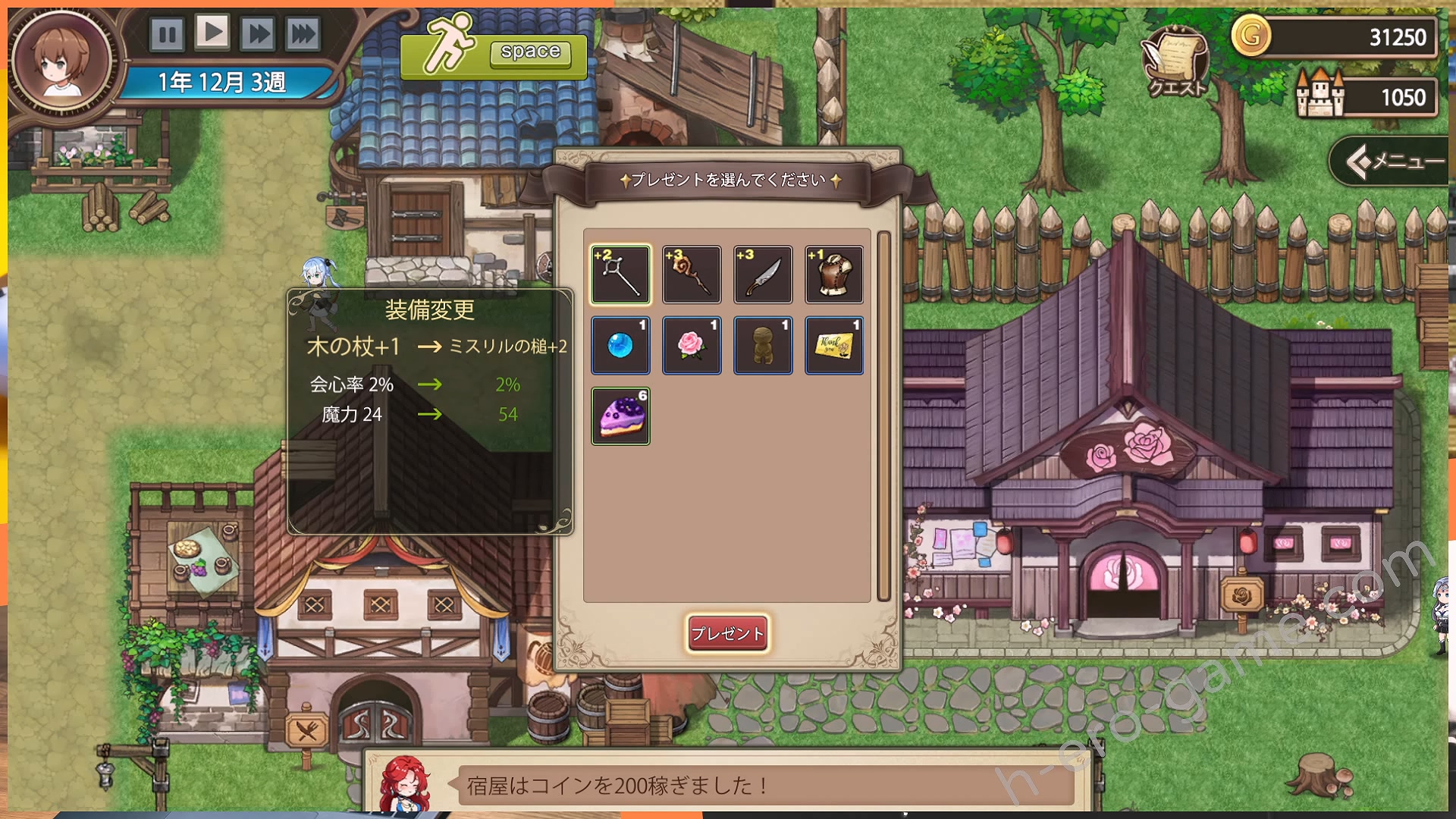Viewport: 1456px width, 819px height.
Task: Choose the +3 knife in the gift grid
Action: (x=762, y=275)
